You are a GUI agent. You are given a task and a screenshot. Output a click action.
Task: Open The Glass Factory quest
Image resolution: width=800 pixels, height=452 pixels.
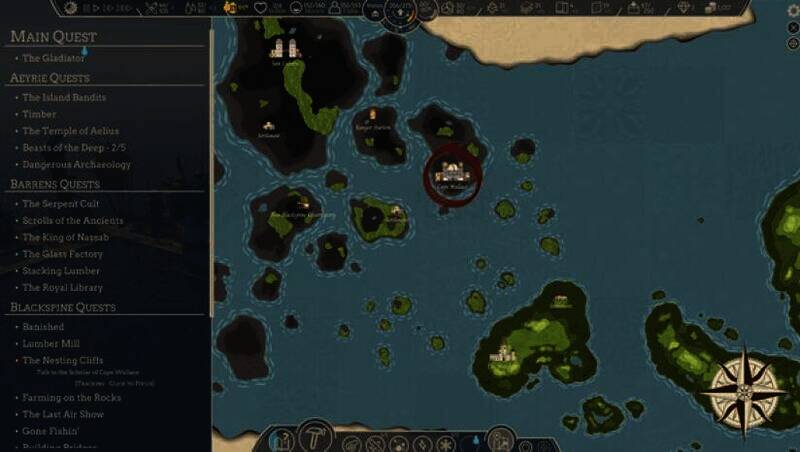point(62,254)
